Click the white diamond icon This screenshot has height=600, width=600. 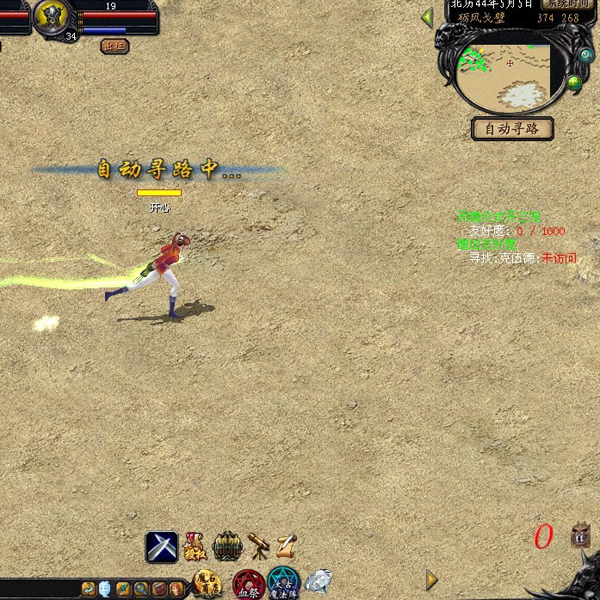(318, 580)
